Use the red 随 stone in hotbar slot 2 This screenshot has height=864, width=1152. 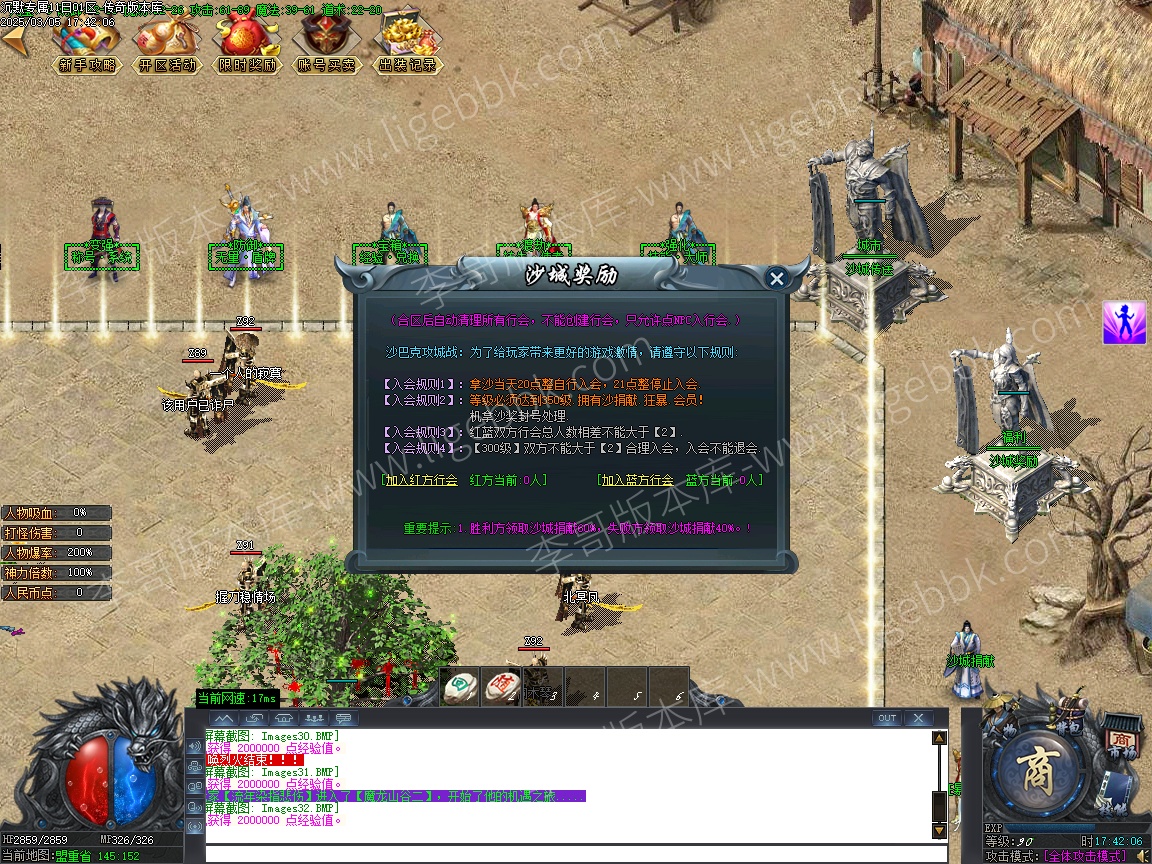501,685
